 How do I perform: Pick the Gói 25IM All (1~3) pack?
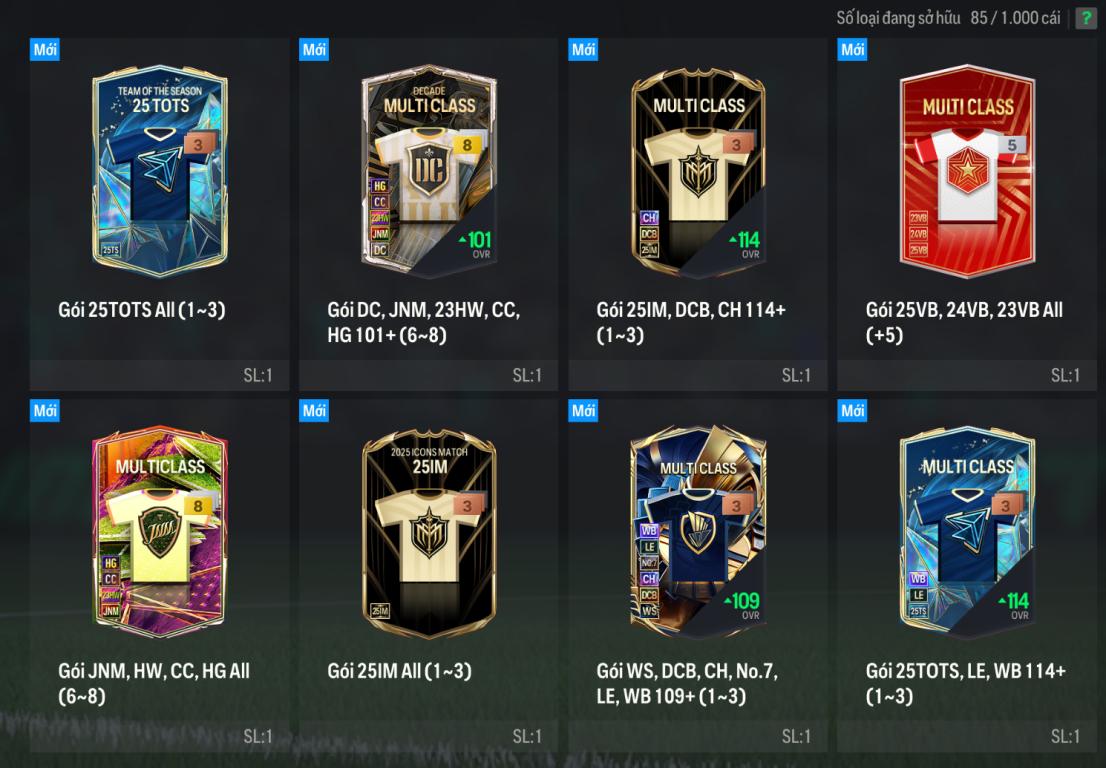tap(429, 532)
